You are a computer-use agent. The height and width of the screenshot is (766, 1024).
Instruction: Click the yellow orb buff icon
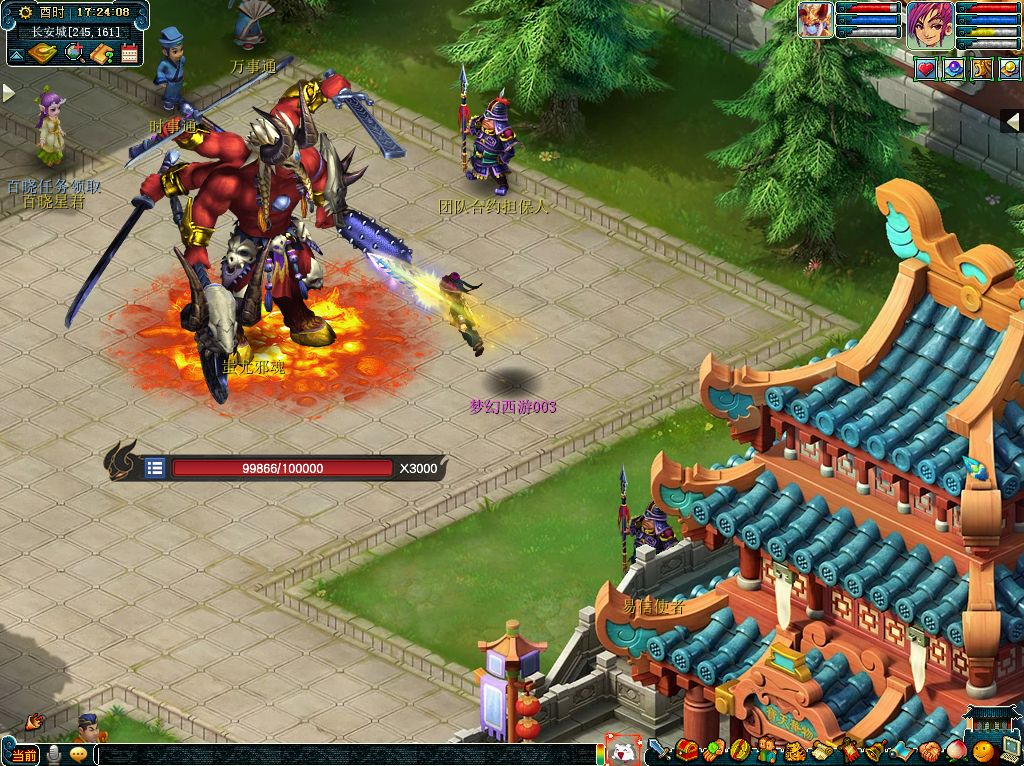pyautogui.click(x=1010, y=69)
